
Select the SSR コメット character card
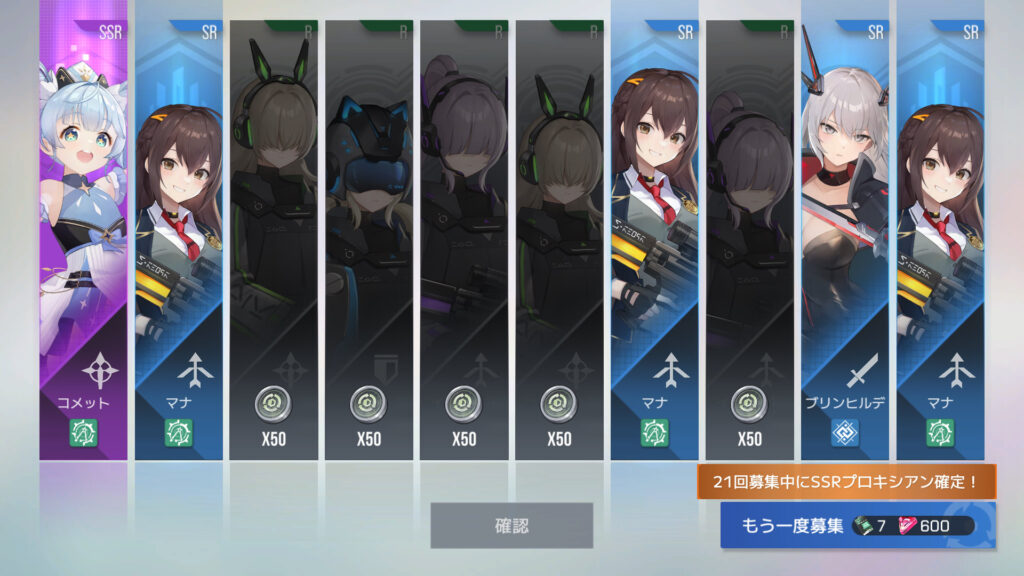(83, 240)
